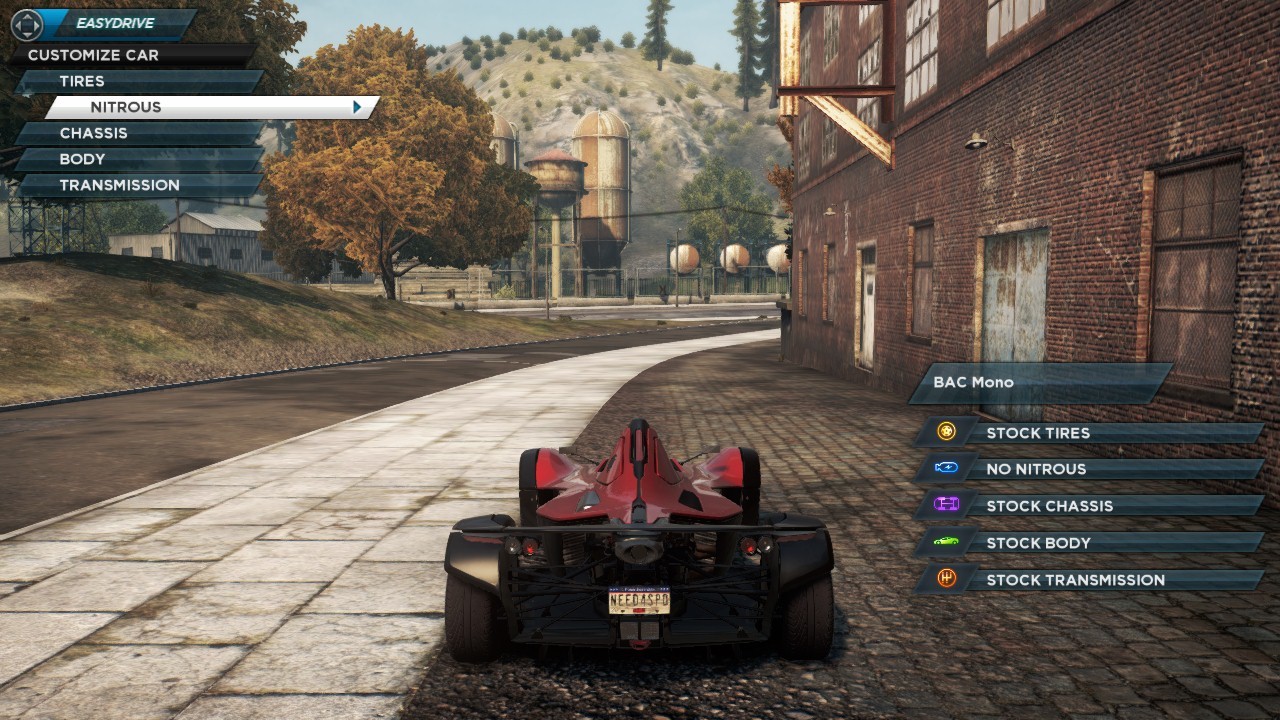Click the Customize Car header
The width and height of the screenshot is (1280, 720).
pos(130,55)
